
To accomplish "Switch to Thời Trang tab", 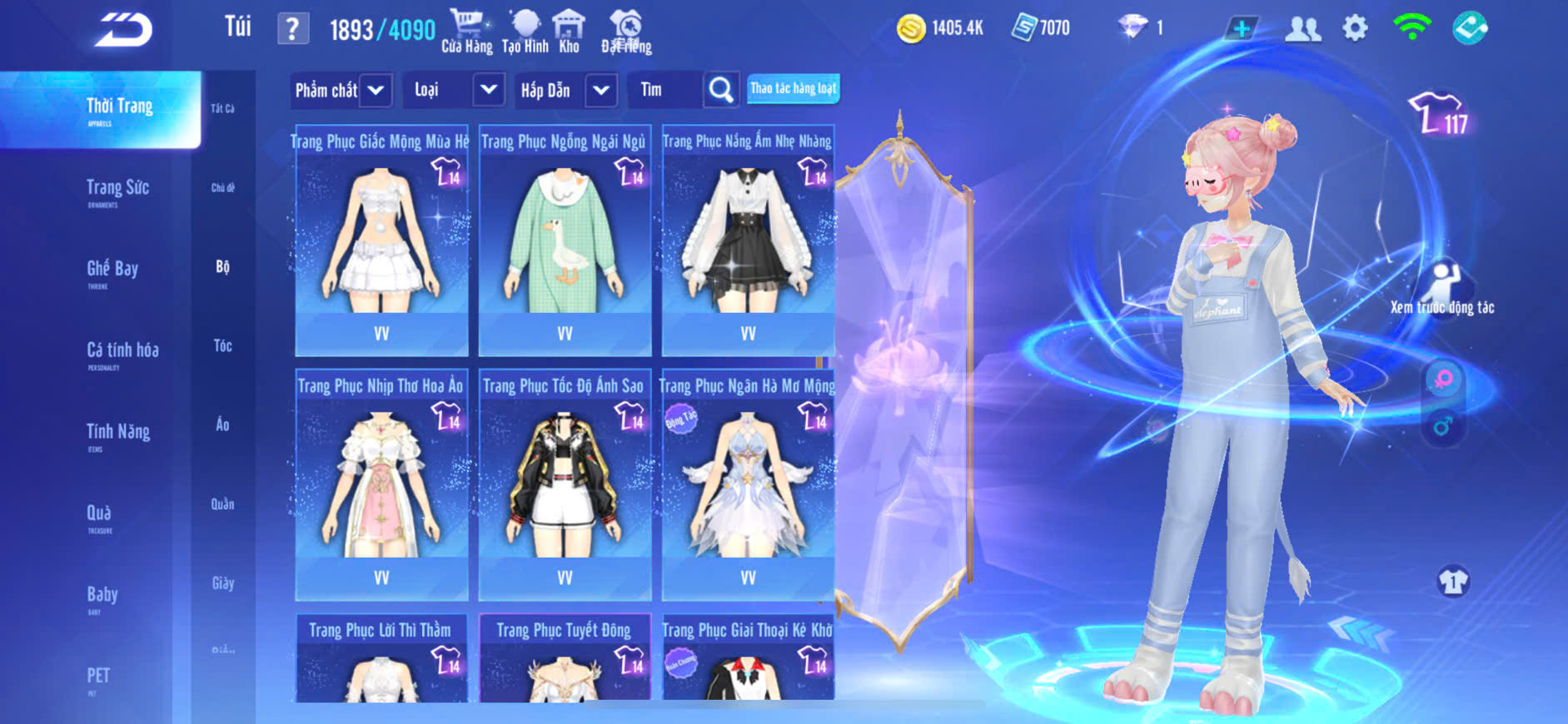I will (119, 108).
